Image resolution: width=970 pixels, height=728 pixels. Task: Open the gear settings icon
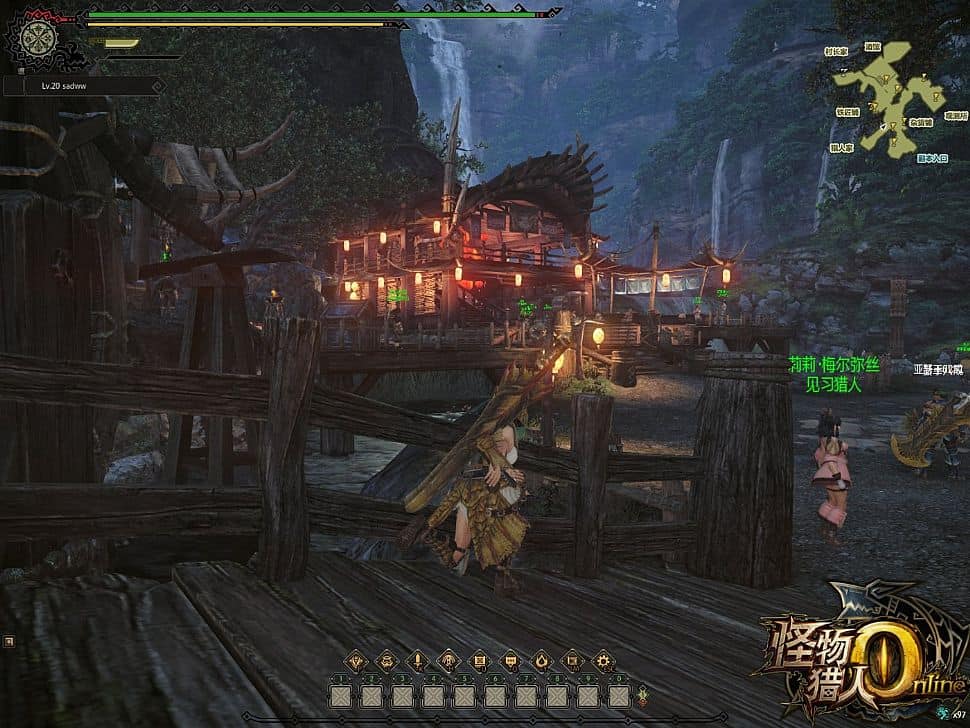coord(603,660)
